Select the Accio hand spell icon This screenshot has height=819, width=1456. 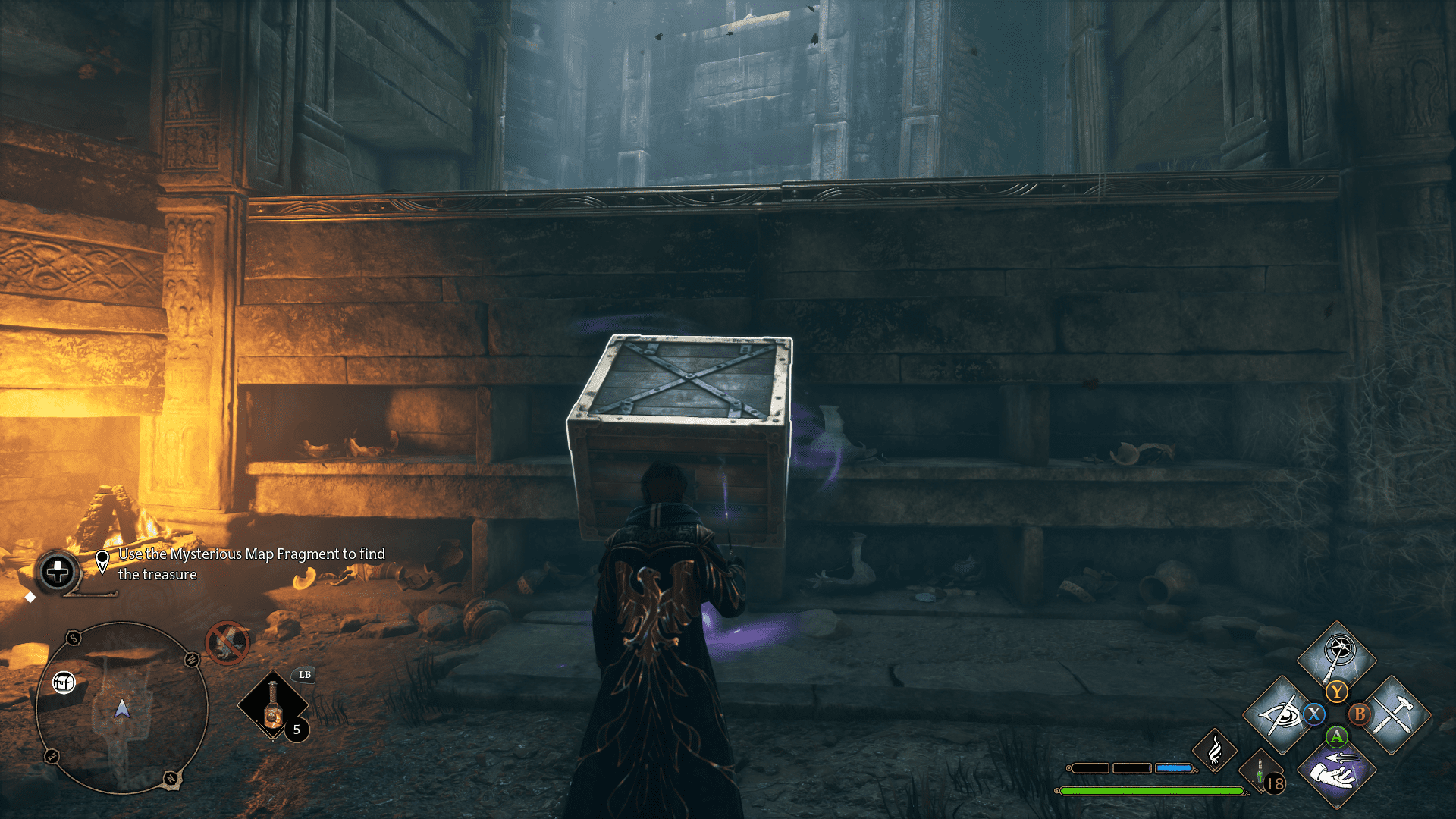point(1336,775)
